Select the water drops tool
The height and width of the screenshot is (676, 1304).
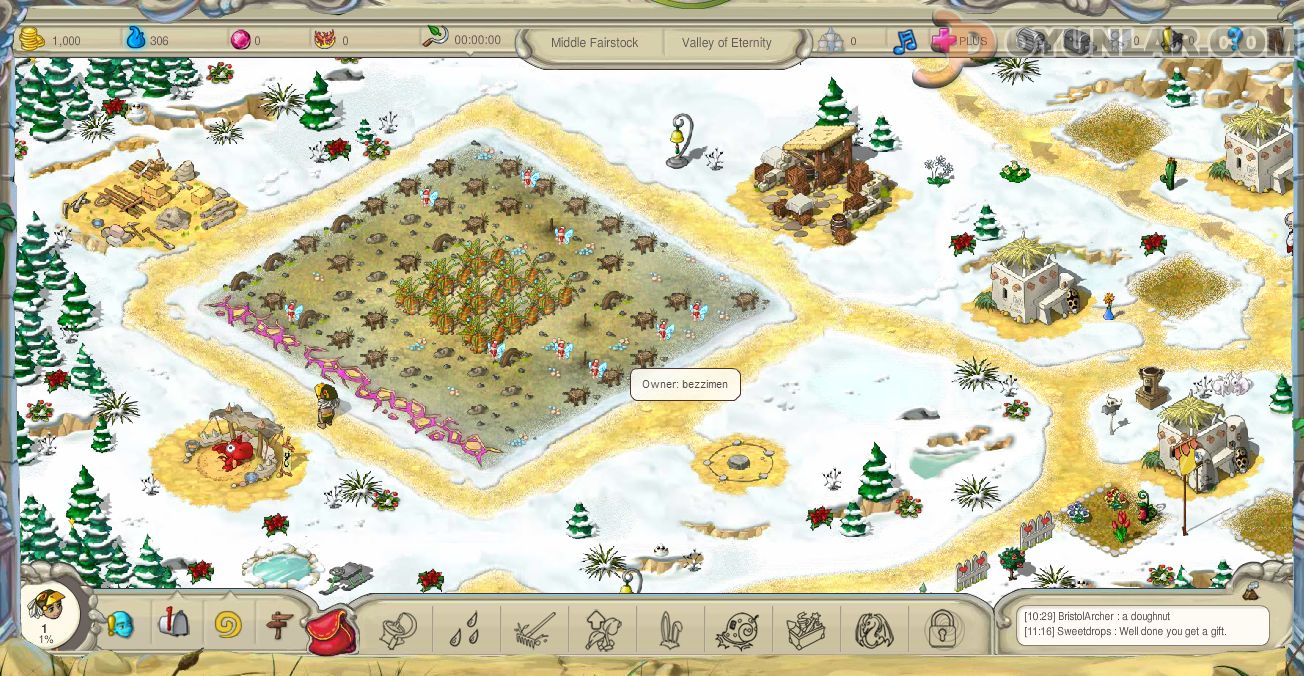462,631
